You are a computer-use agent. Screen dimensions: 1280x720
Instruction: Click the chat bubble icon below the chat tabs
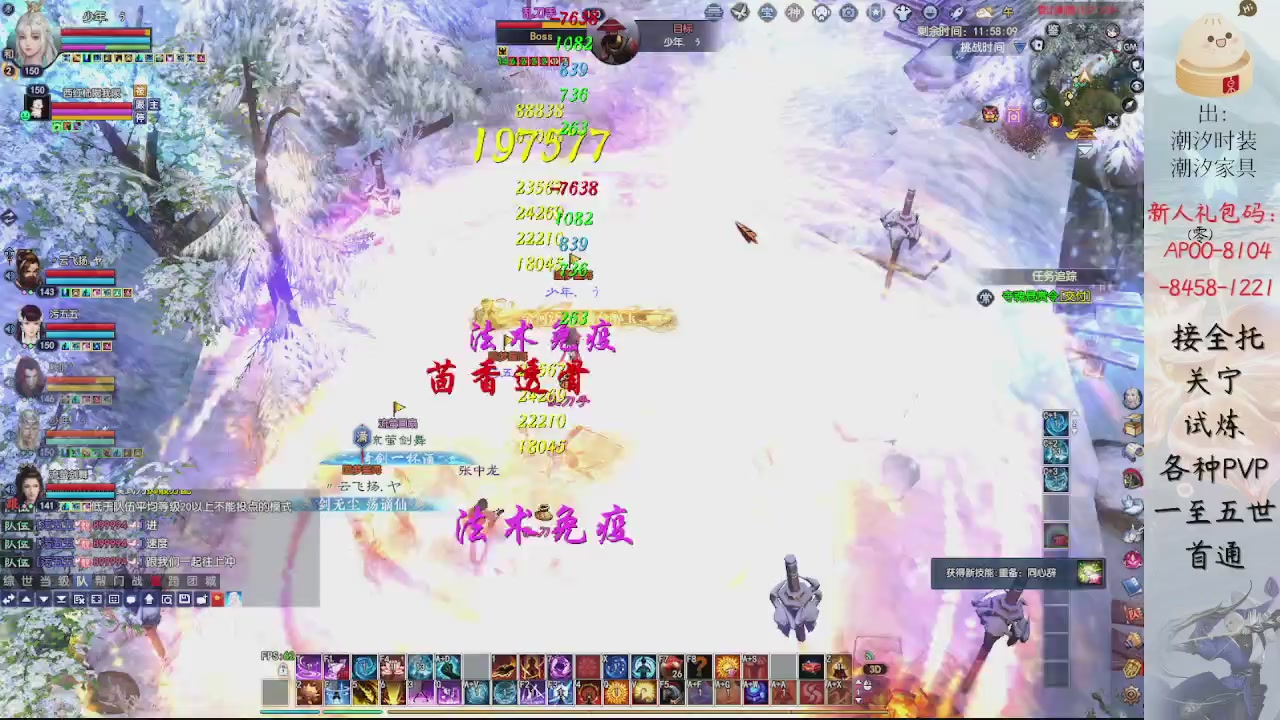[x=131, y=600]
